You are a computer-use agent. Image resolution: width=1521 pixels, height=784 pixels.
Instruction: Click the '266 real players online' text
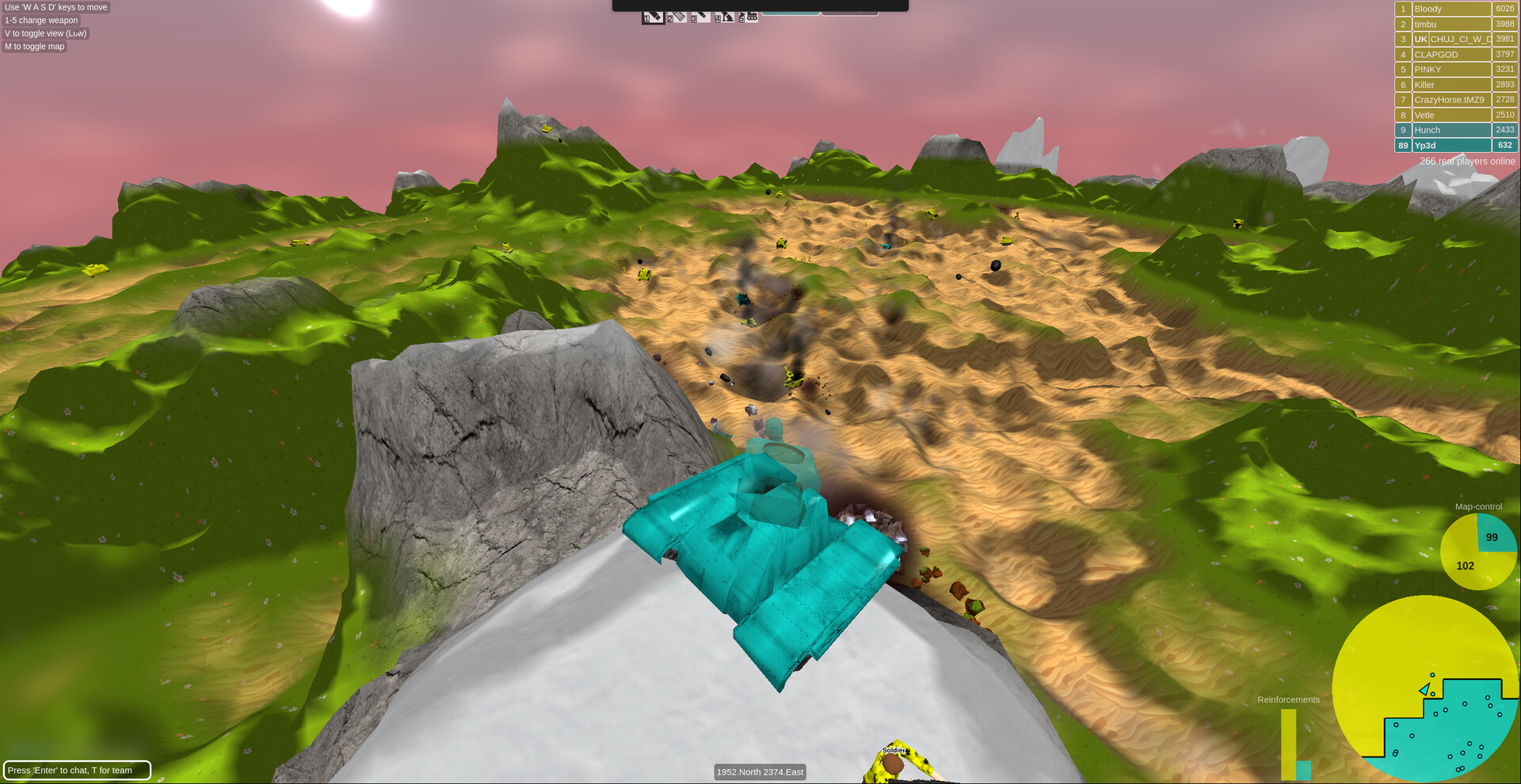coord(1468,161)
